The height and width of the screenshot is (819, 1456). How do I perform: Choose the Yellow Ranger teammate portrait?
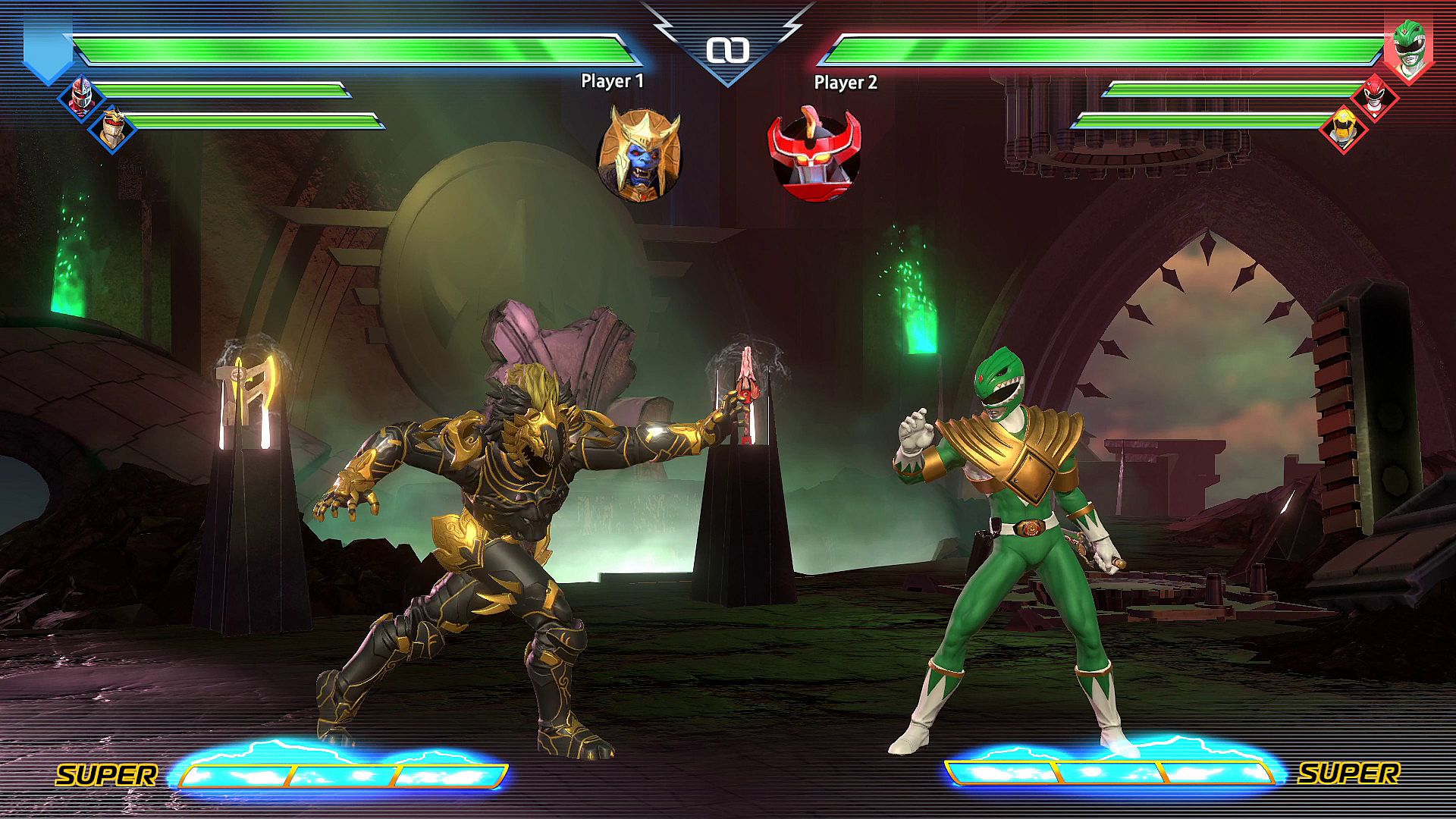point(1343,129)
